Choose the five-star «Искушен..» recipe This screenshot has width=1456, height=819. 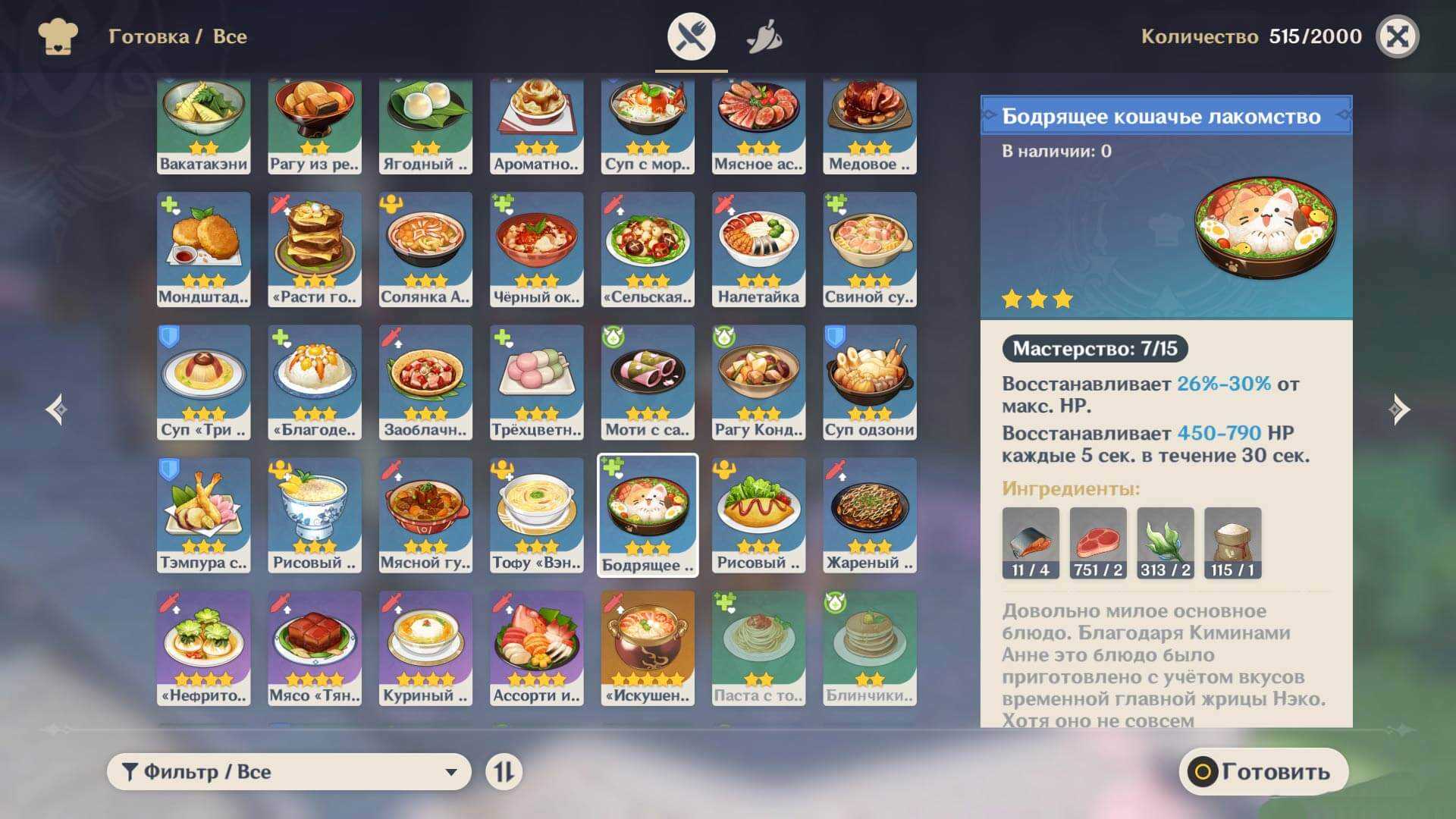click(x=648, y=648)
